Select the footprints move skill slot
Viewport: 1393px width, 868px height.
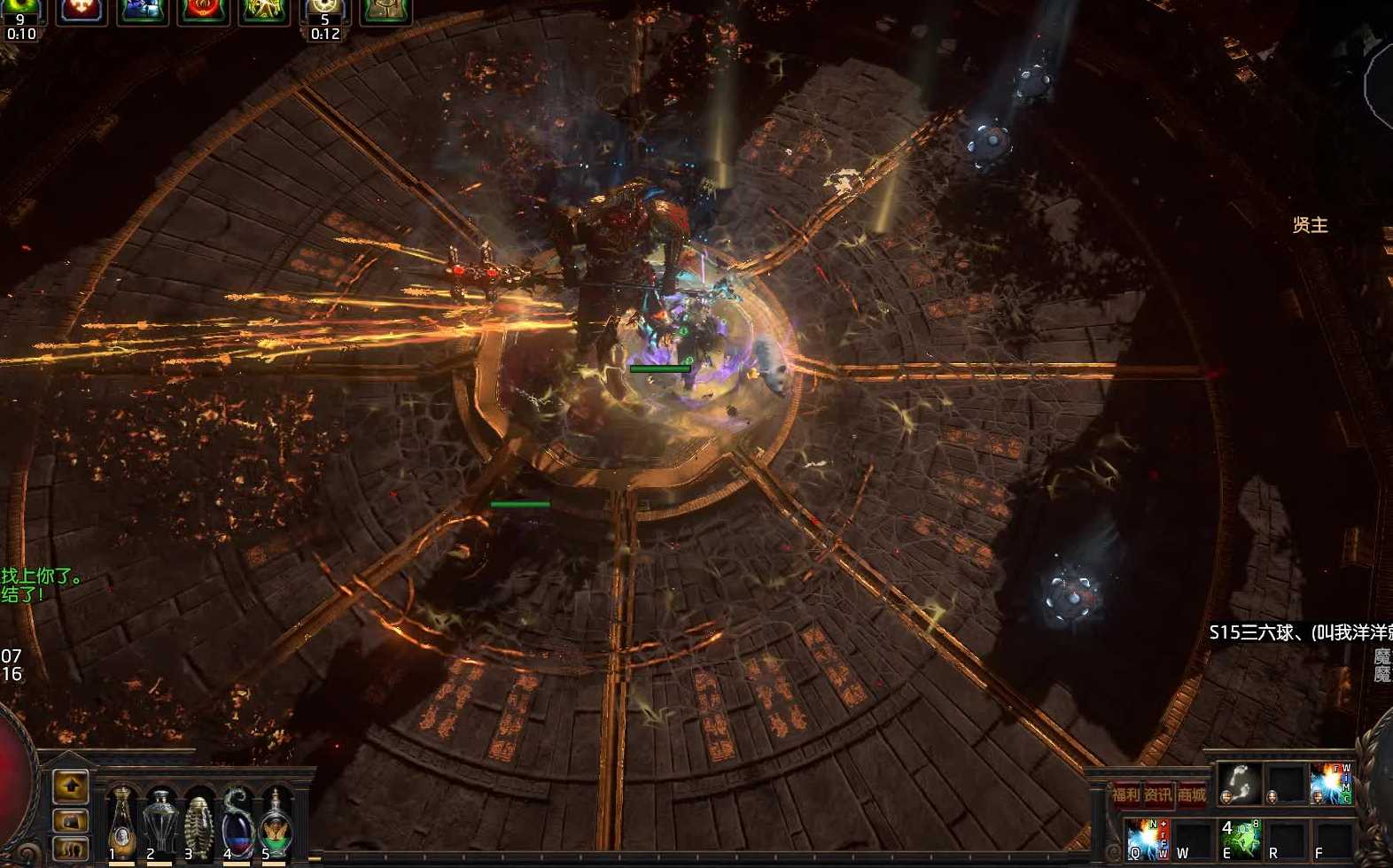click(x=1239, y=784)
